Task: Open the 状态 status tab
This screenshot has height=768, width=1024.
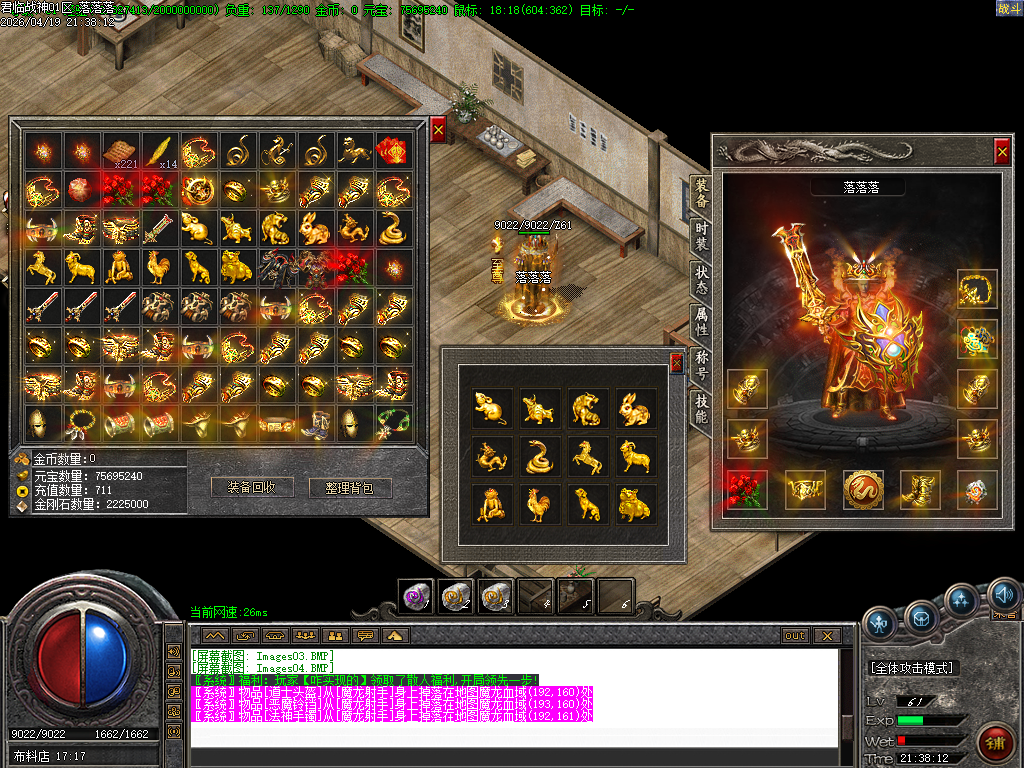Action: pyautogui.click(x=701, y=276)
